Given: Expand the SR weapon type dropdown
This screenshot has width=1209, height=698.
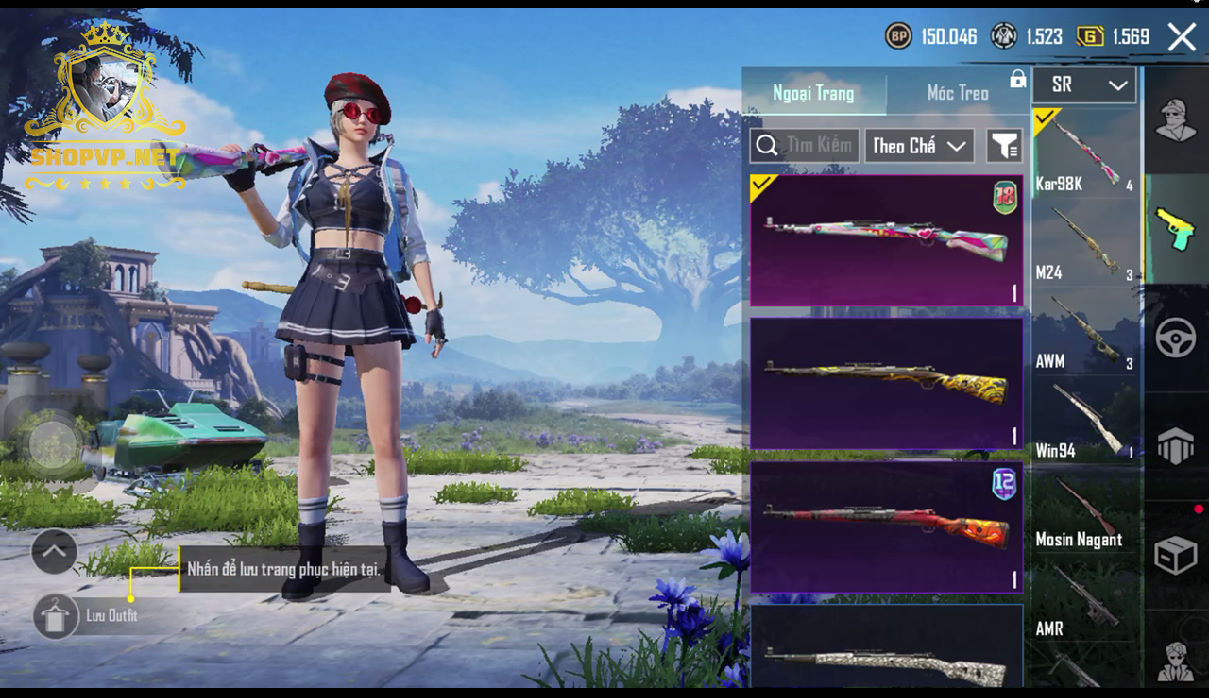Looking at the screenshot, I should point(1085,86).
